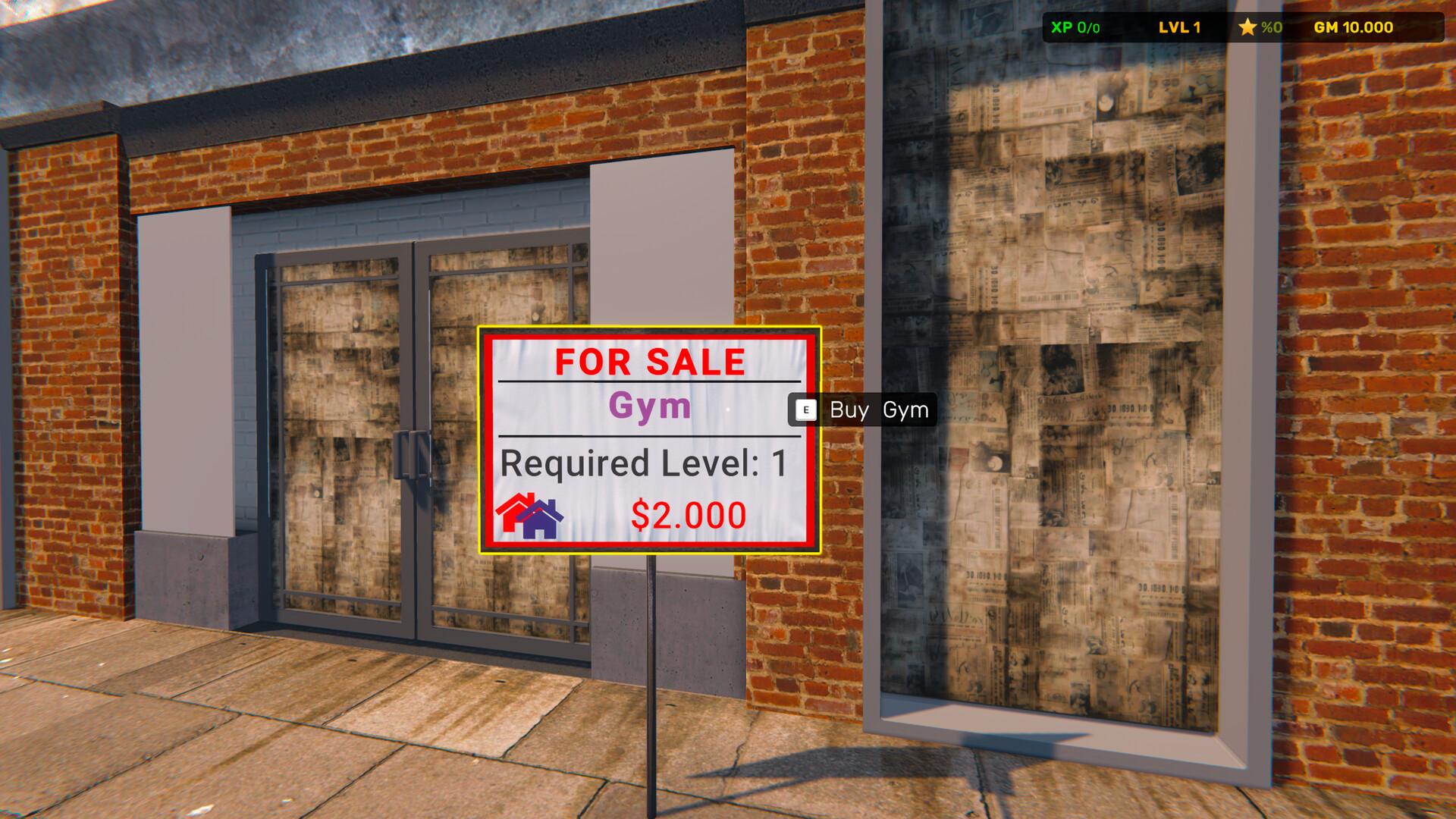Viewport: 1456px width, 819px height.
Task: Expand the Gym property name label
Action: [648, 408]
